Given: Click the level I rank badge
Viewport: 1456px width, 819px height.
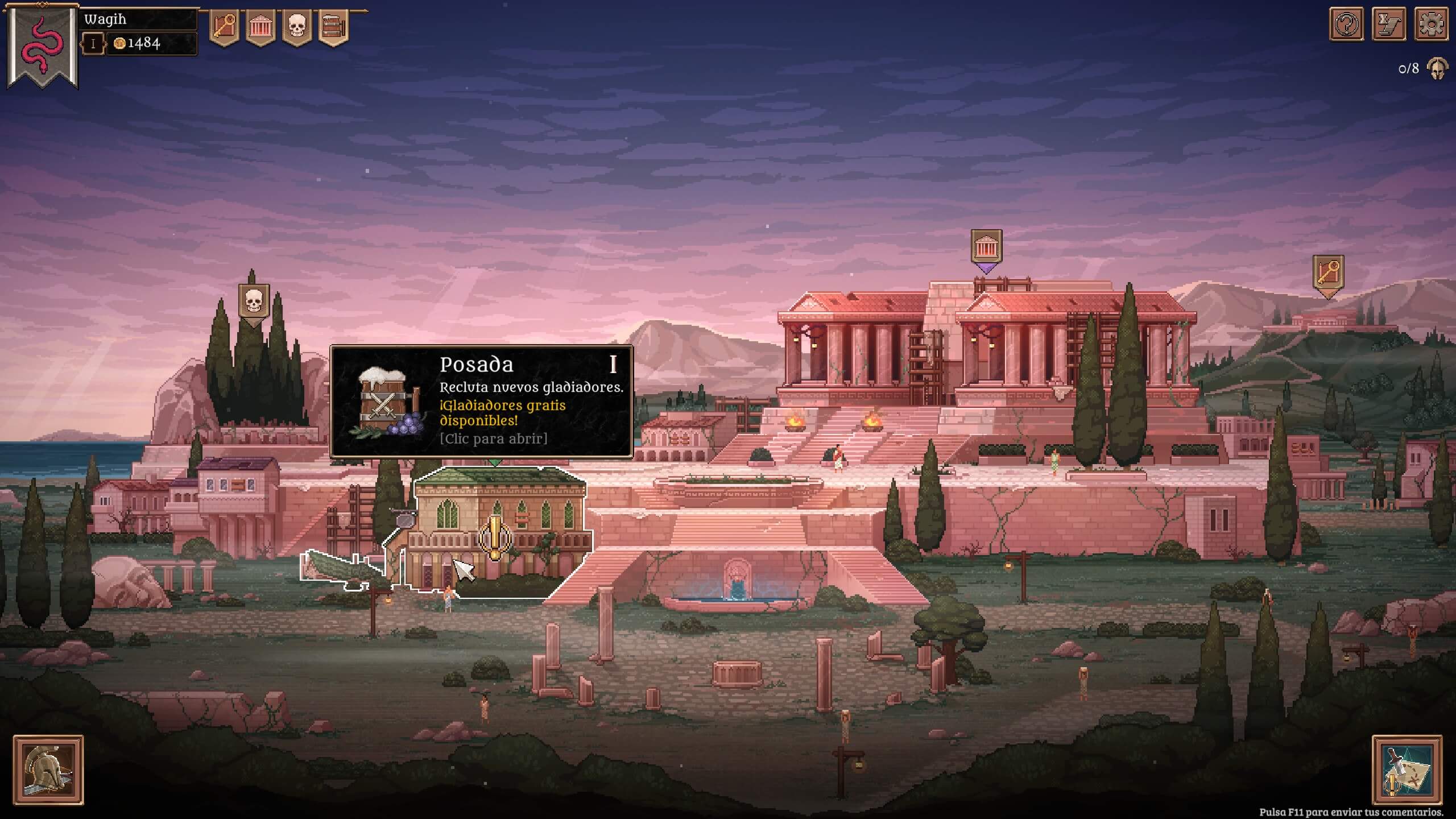Looking at the screenshot, I should tap(93, 44).
